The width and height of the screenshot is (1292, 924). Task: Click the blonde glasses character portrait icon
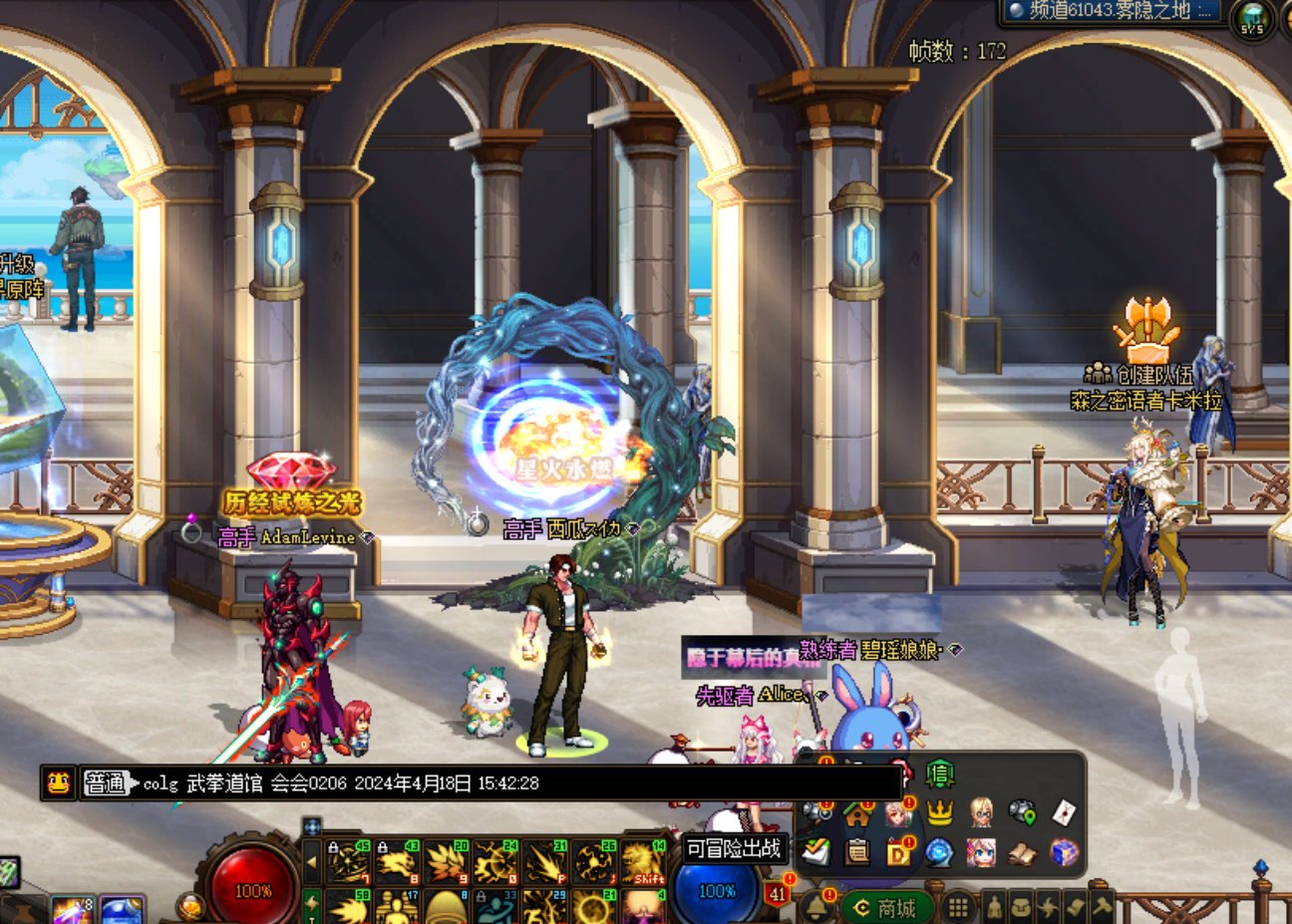[981, 812]
